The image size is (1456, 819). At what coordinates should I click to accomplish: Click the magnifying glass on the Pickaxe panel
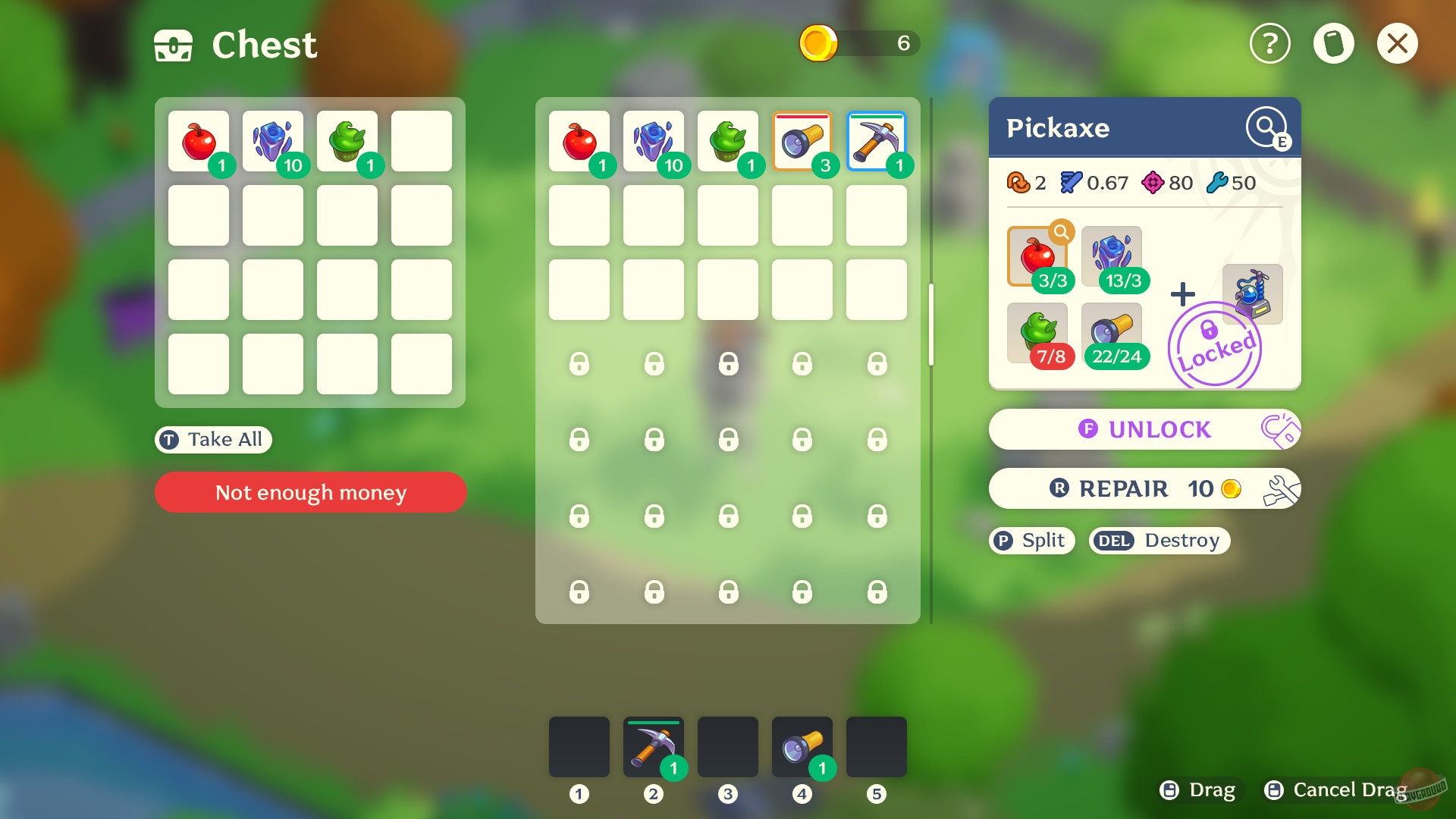[1265, 126]
